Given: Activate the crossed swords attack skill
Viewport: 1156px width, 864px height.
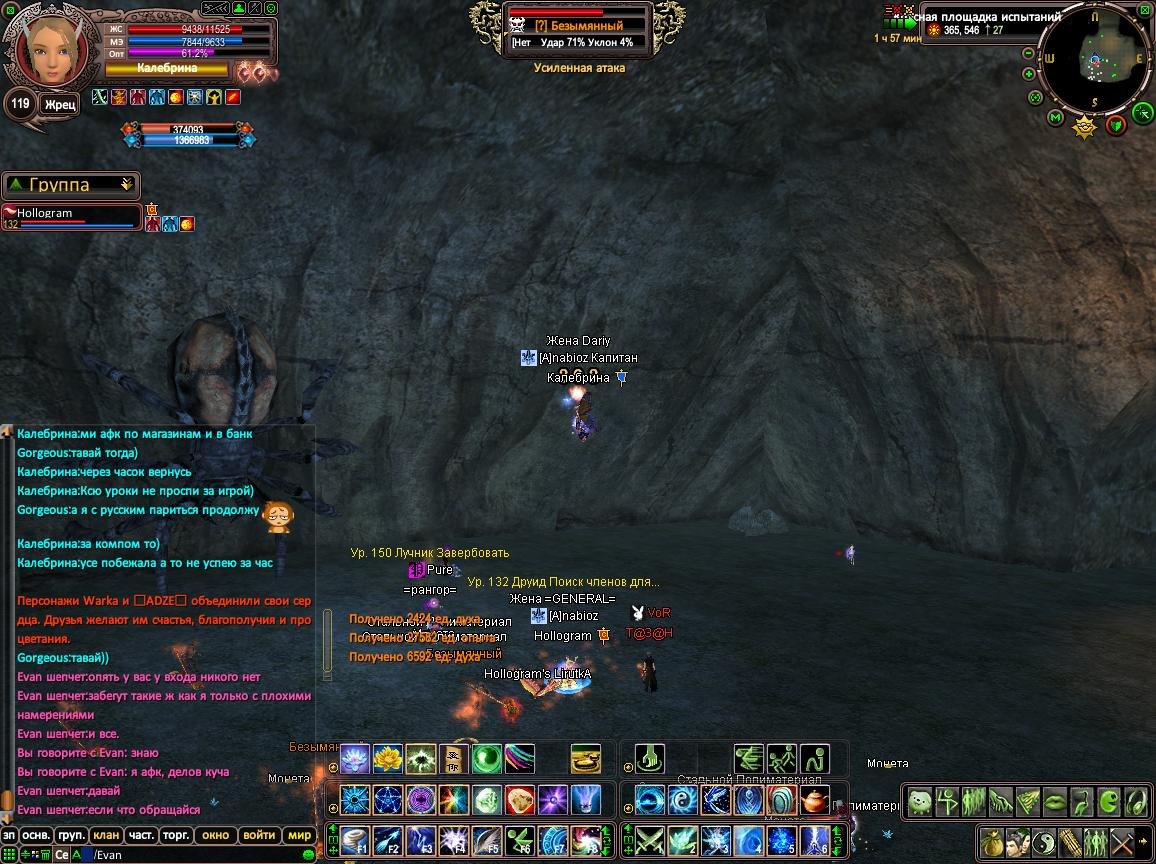Looking at the screenshot, I should click(x=650, y=839).
